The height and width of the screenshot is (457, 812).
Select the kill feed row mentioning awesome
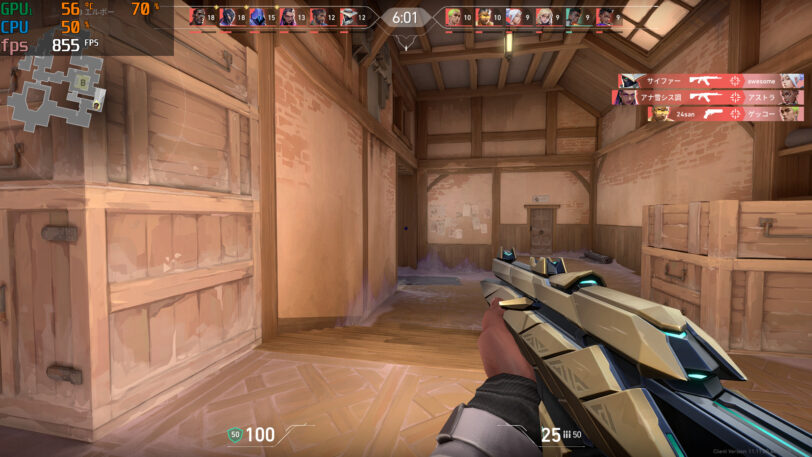711,81
